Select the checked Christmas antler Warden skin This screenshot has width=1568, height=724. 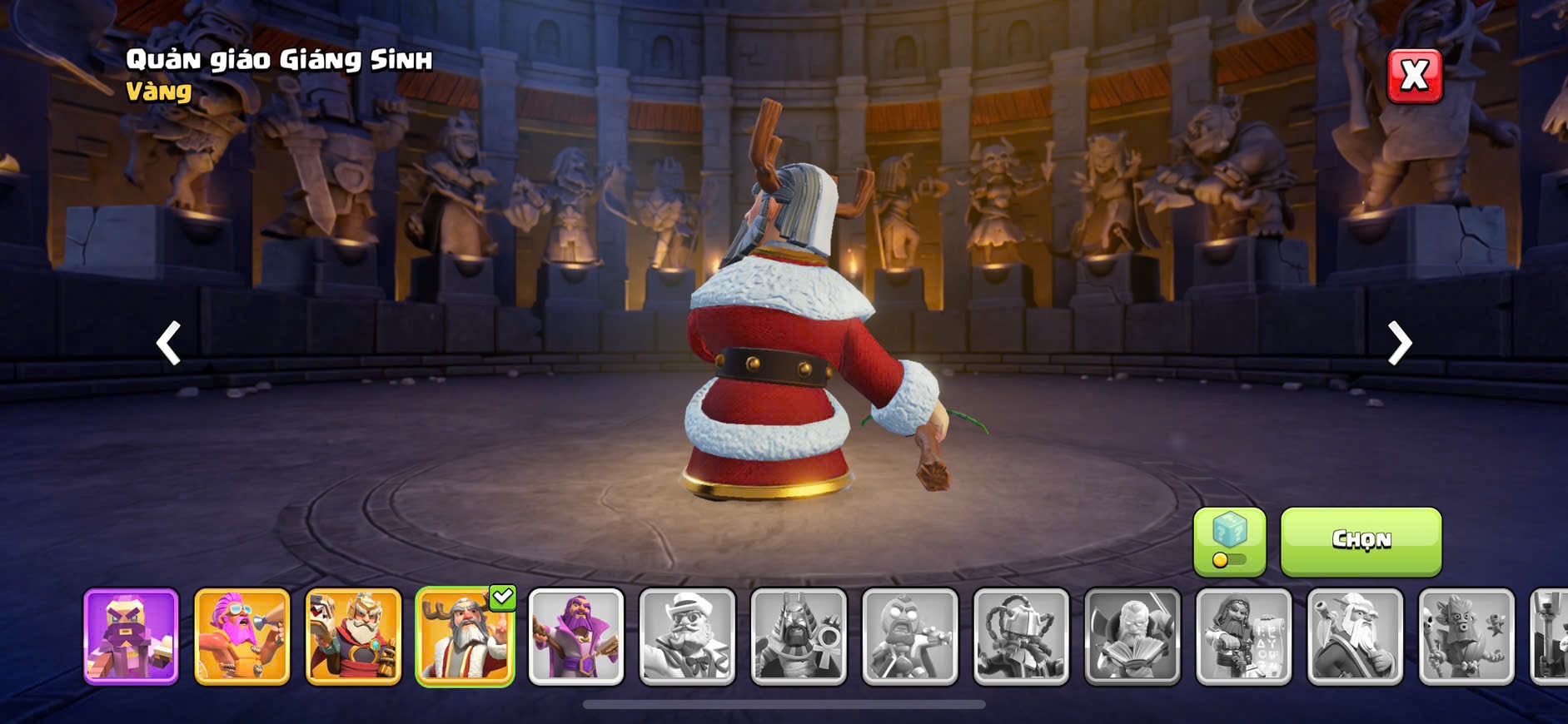click(465, 637)
